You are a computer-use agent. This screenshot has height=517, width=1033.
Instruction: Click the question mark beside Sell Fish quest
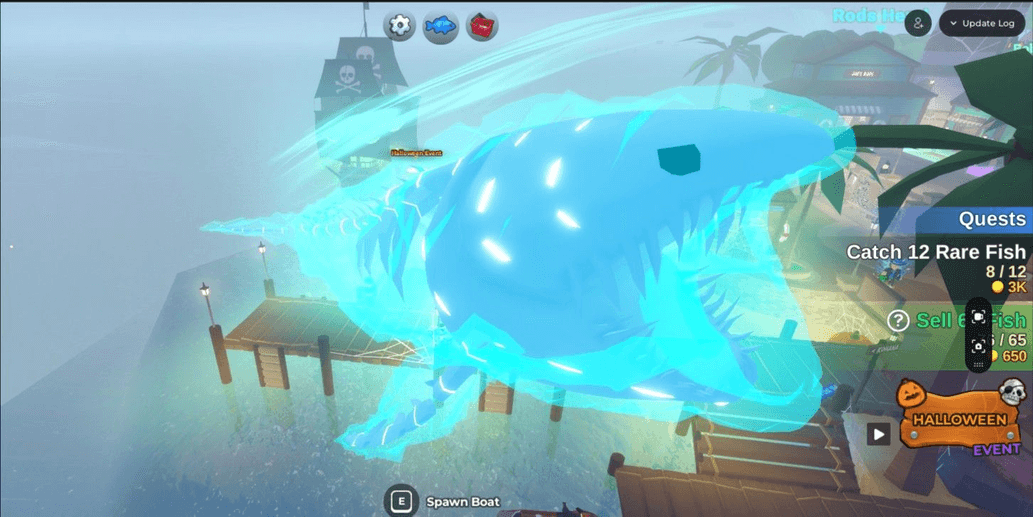coord(898,320)
